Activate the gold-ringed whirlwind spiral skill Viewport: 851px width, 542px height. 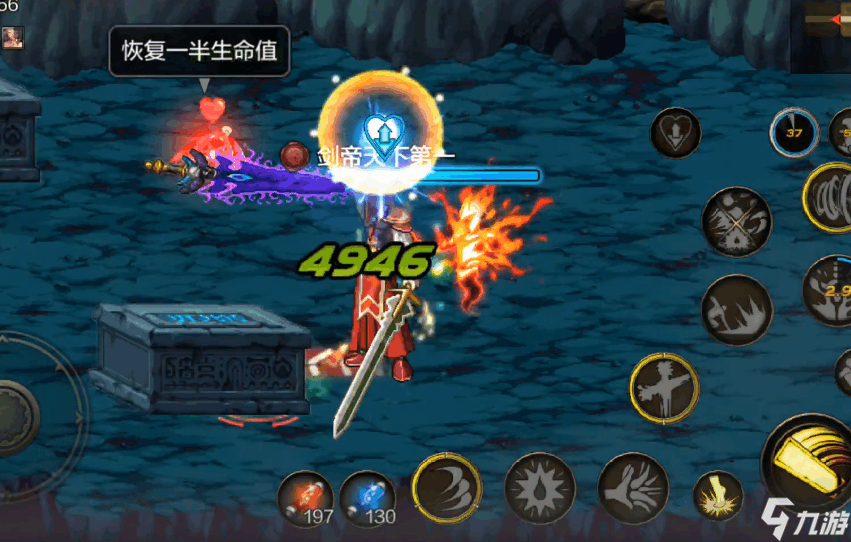tap(832, 197)
